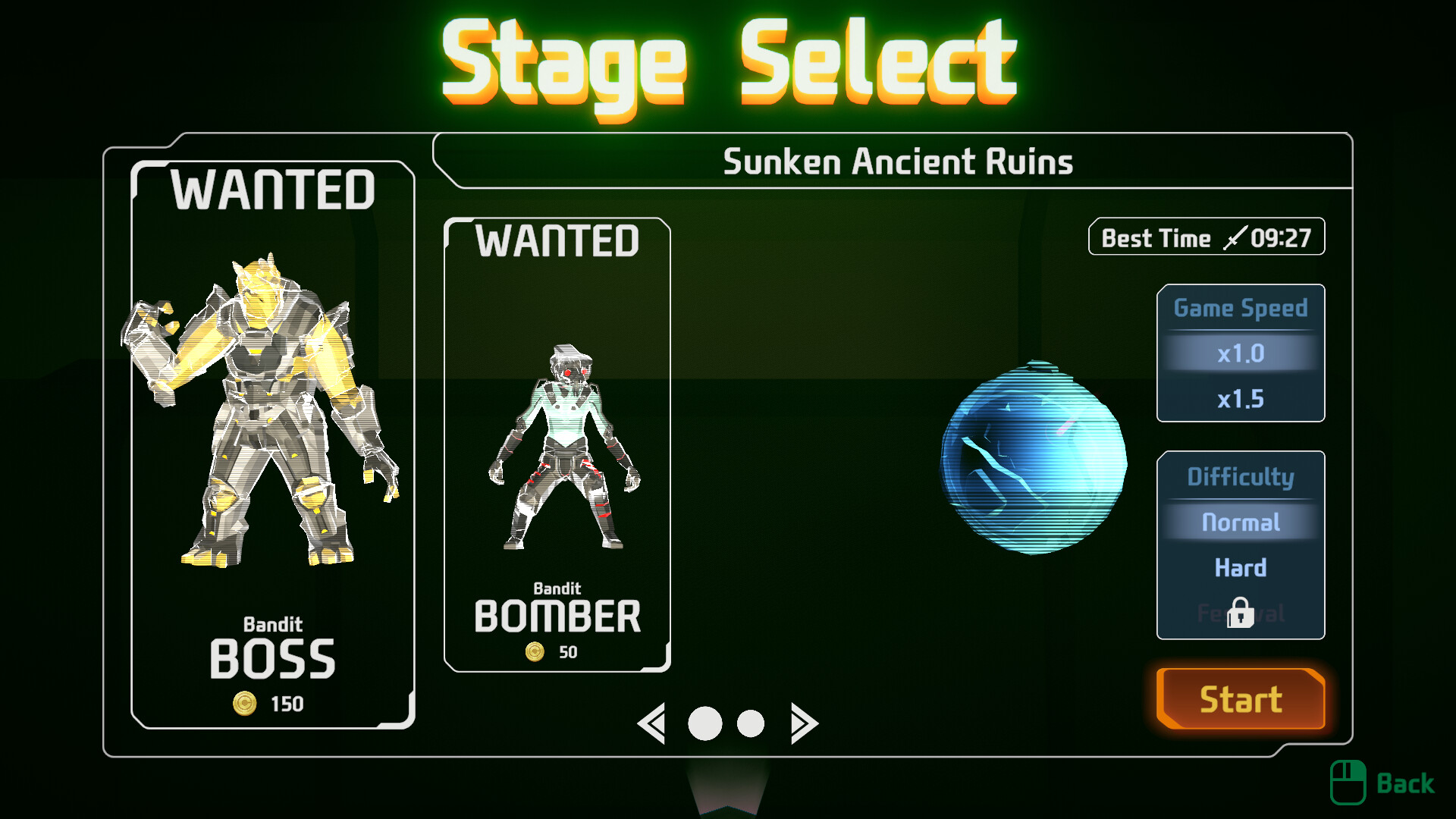Viewport: 1456px width, 819px height.
Task: Switch game speed to x1.5
Action: [x=1241, y=399]
